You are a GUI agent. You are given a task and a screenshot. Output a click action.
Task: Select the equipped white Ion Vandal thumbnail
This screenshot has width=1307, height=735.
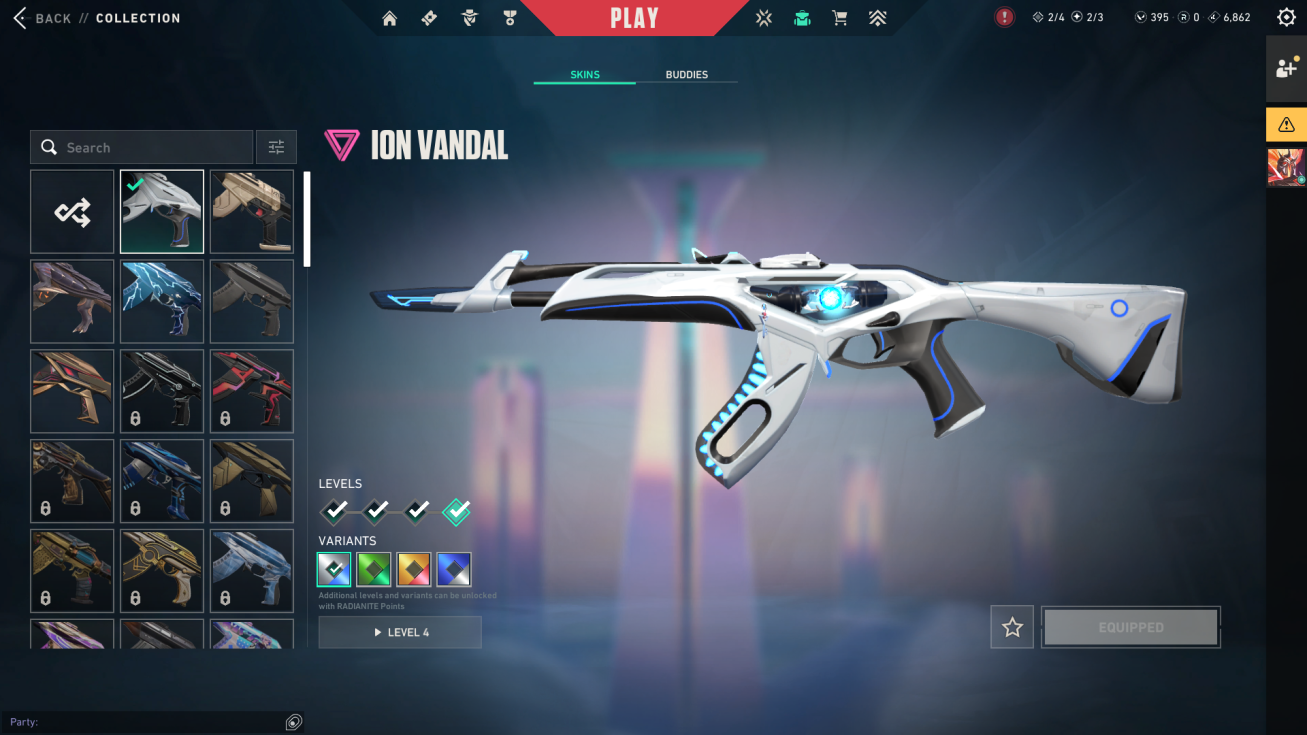(162, 211)
